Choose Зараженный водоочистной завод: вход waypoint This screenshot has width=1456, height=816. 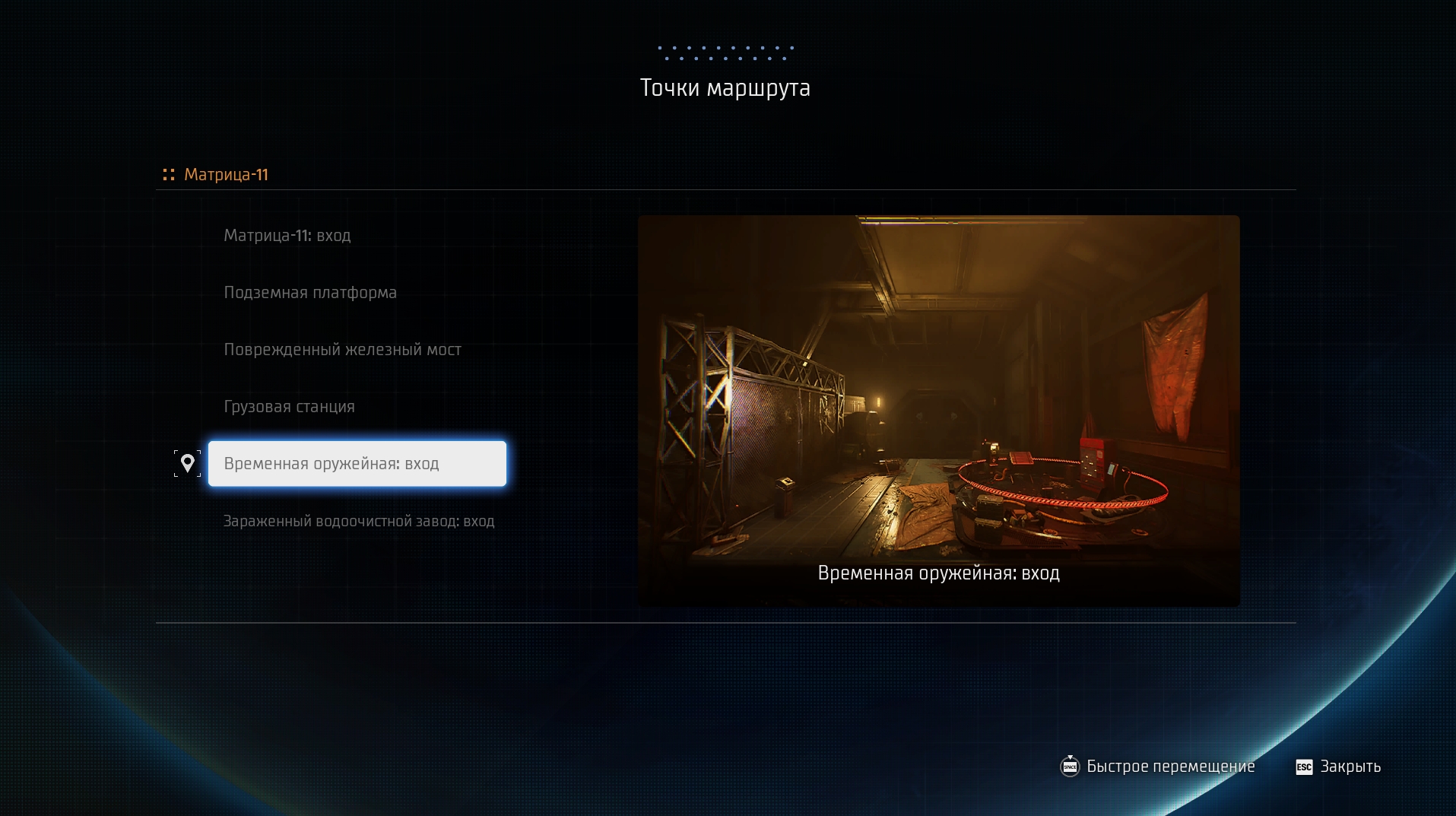point(359,522)
